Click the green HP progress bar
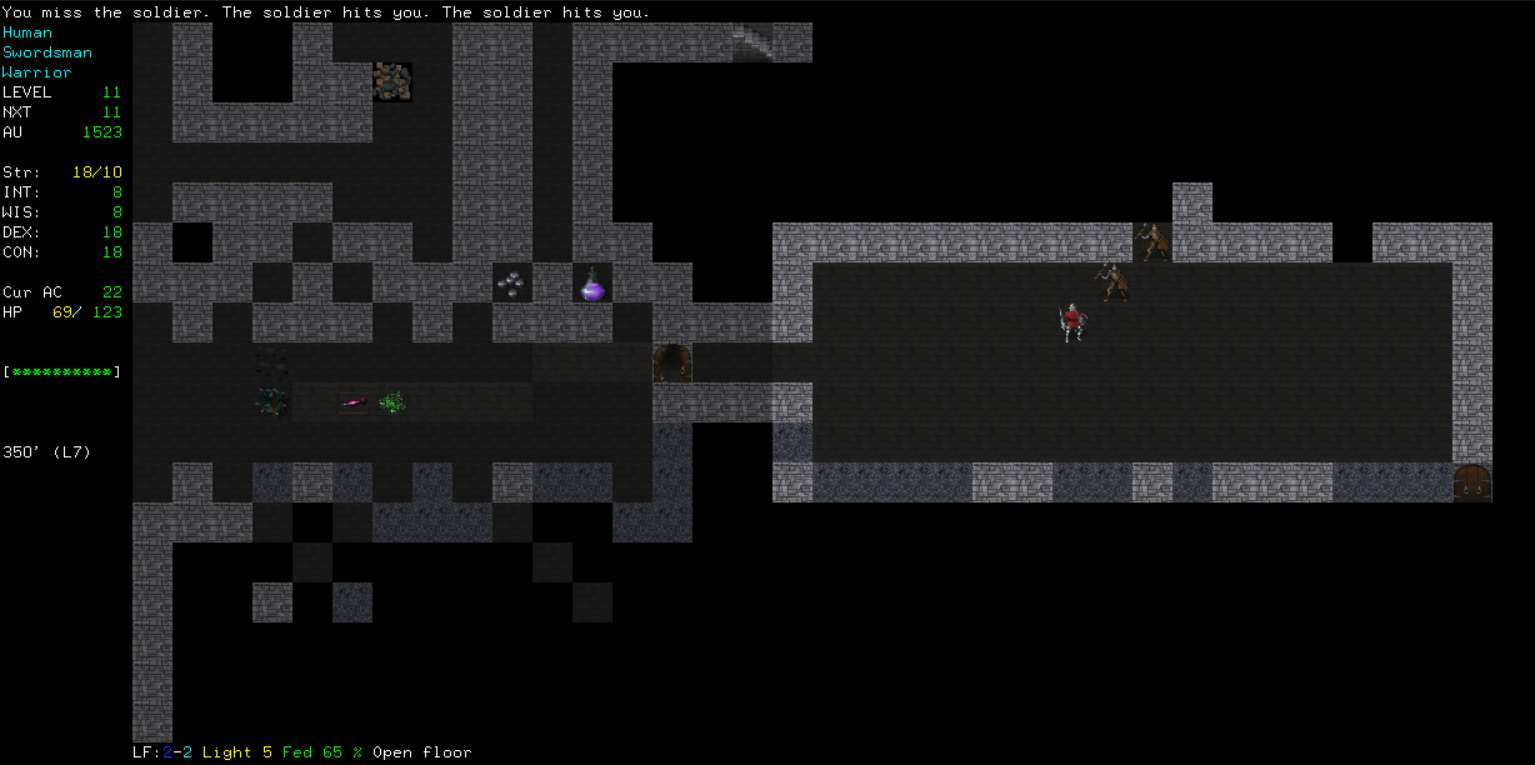 click(x=63, y=371)
